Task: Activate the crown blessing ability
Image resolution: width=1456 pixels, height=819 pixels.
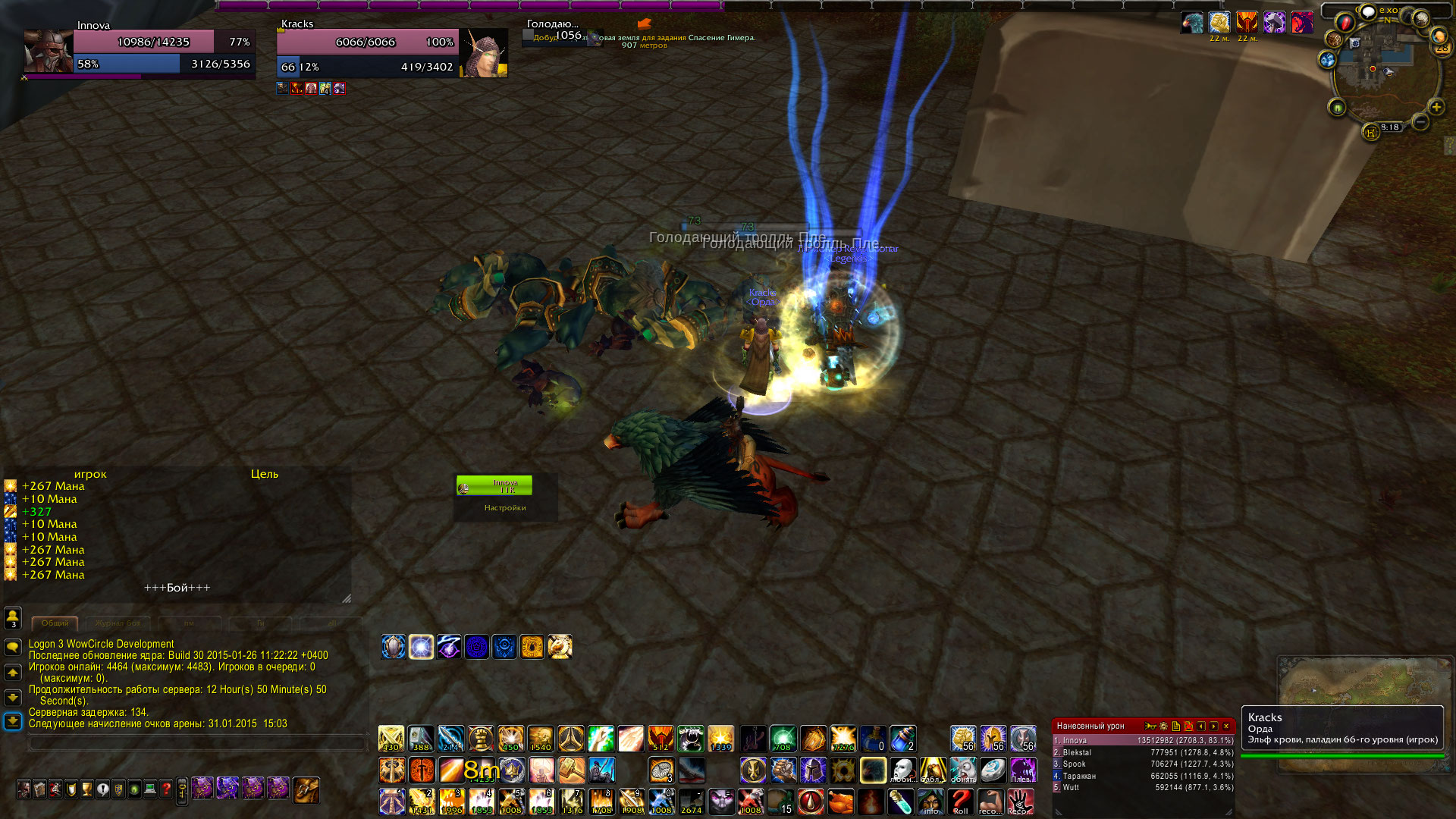Action: pos(511,770)
